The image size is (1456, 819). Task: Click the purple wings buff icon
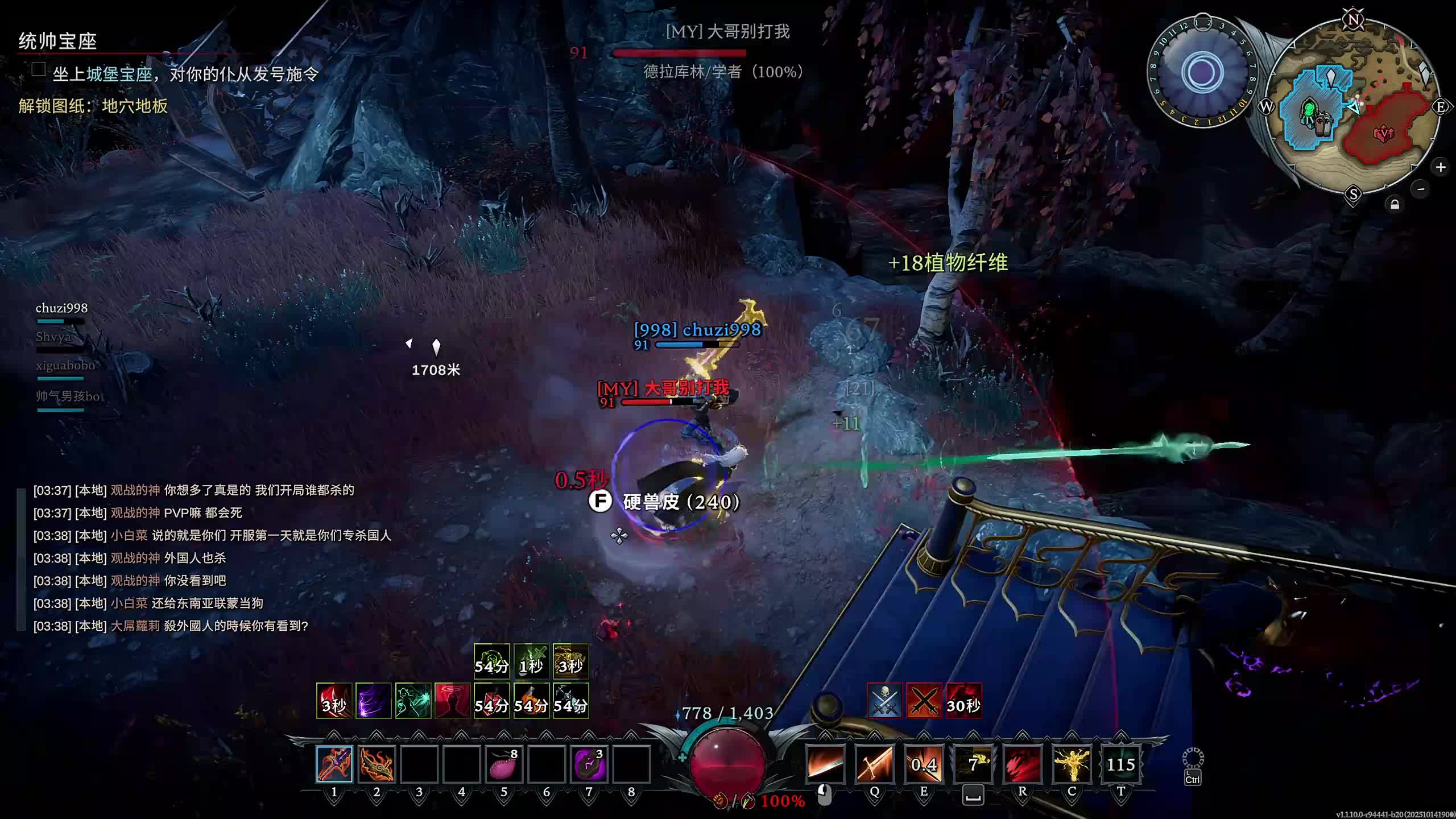tap(373, 701)
